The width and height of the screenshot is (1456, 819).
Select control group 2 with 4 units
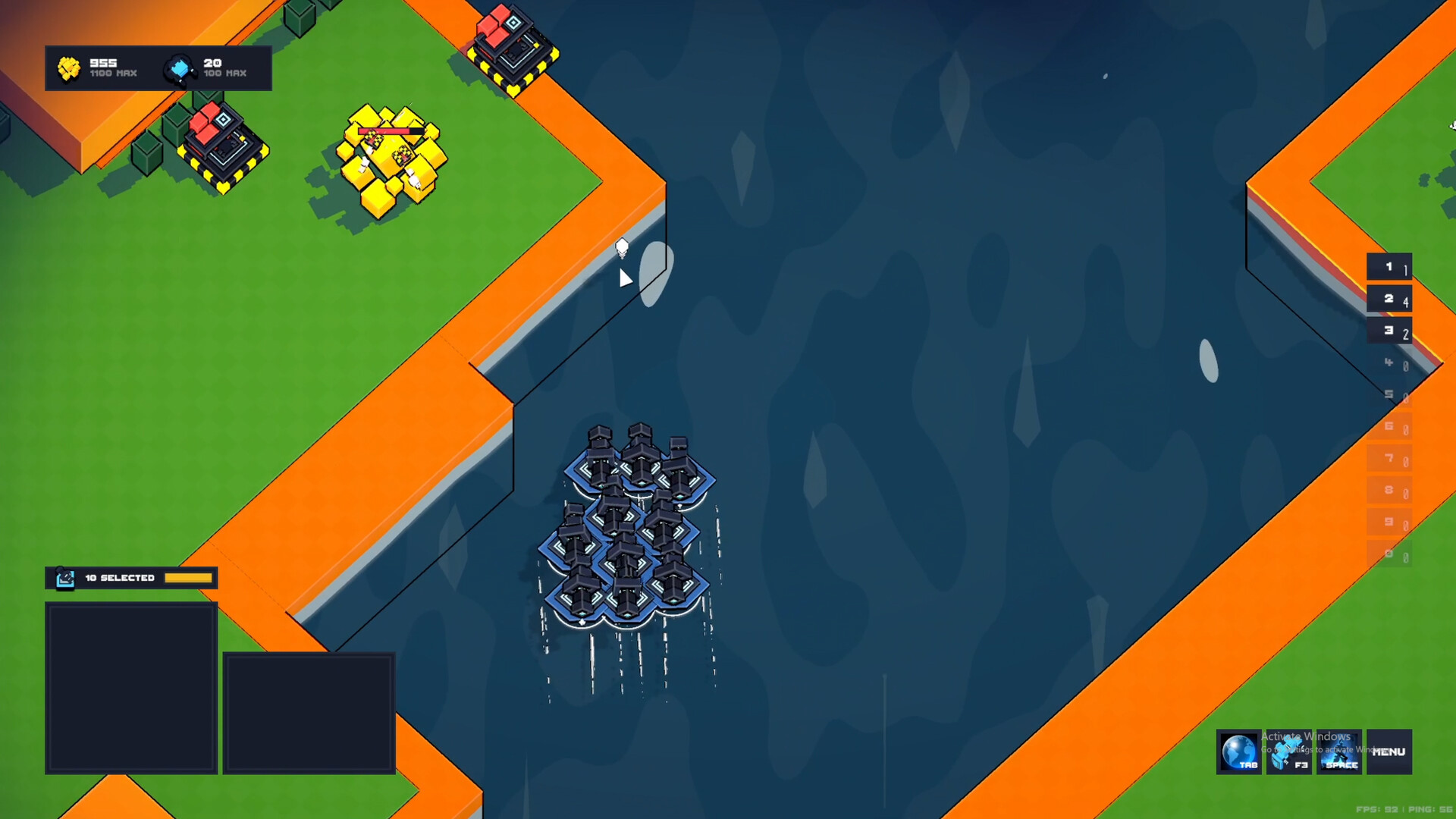[1389, 299]
